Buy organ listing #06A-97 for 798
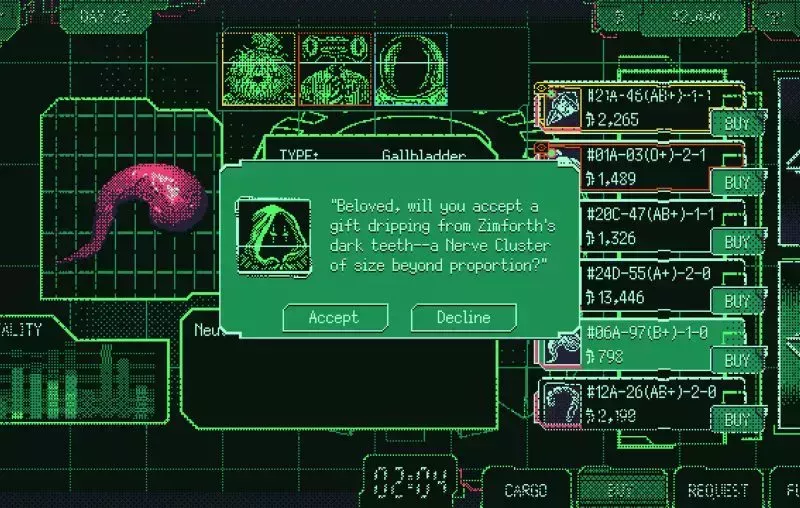 pyautogui.click(x=737, y=360)
